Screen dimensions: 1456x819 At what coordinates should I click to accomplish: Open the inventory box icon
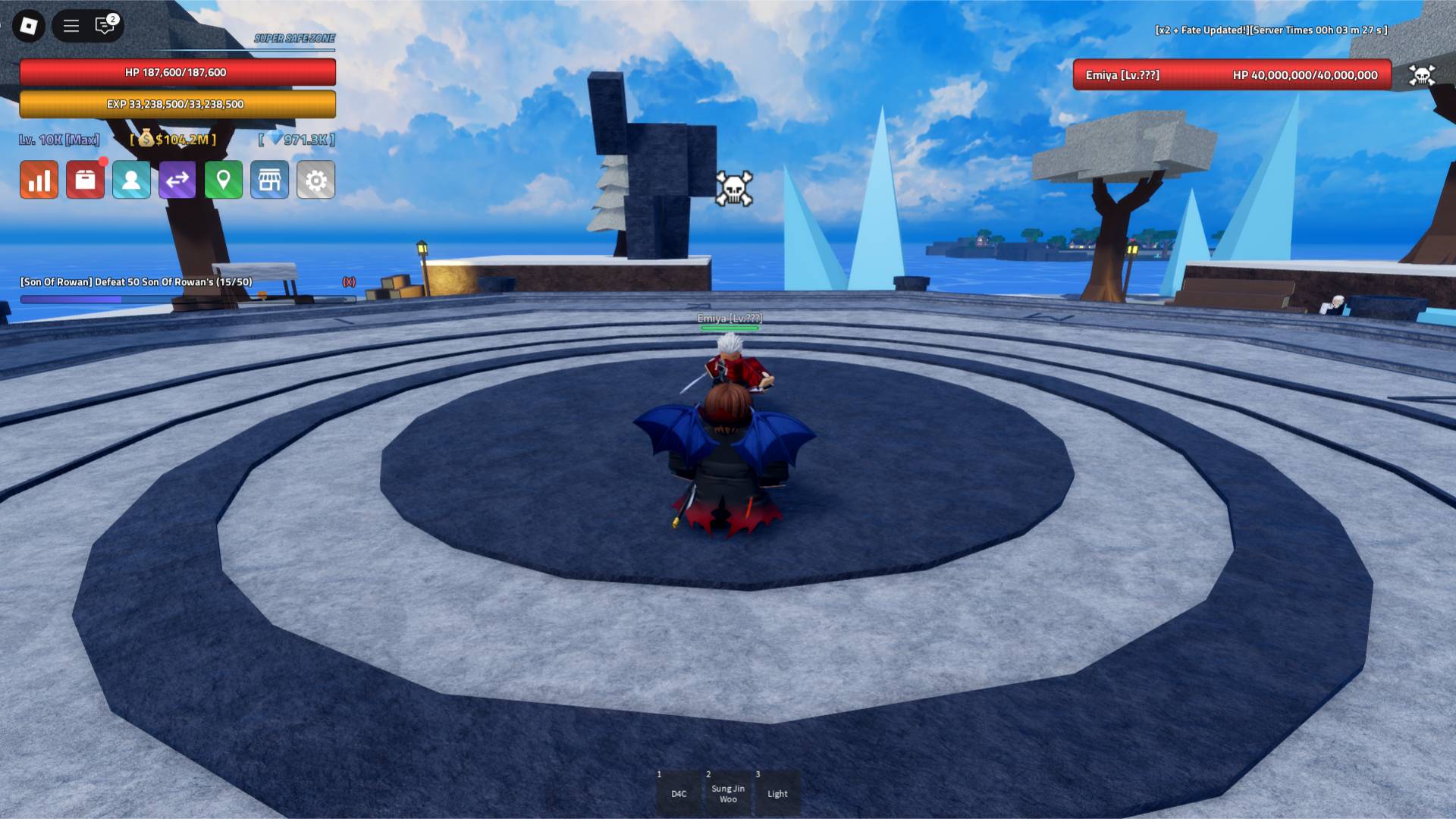85,180
